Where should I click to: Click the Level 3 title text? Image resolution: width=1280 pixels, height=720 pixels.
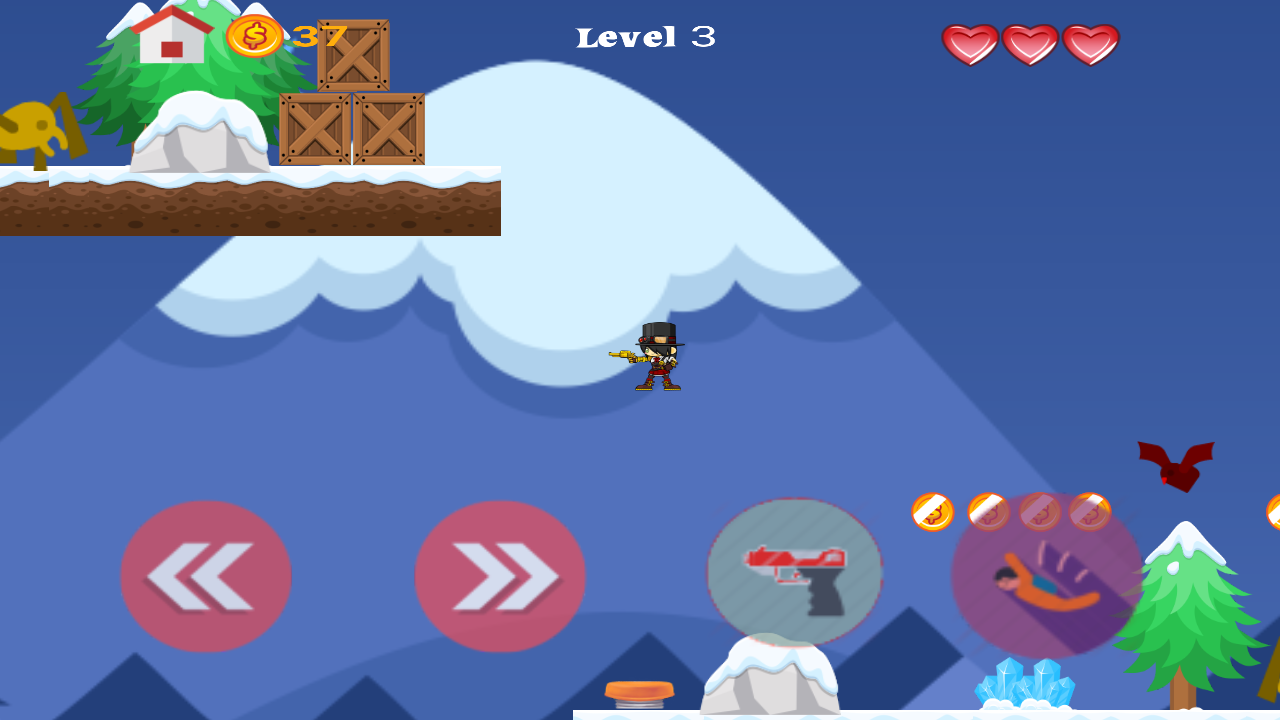(x=645, y=36)
